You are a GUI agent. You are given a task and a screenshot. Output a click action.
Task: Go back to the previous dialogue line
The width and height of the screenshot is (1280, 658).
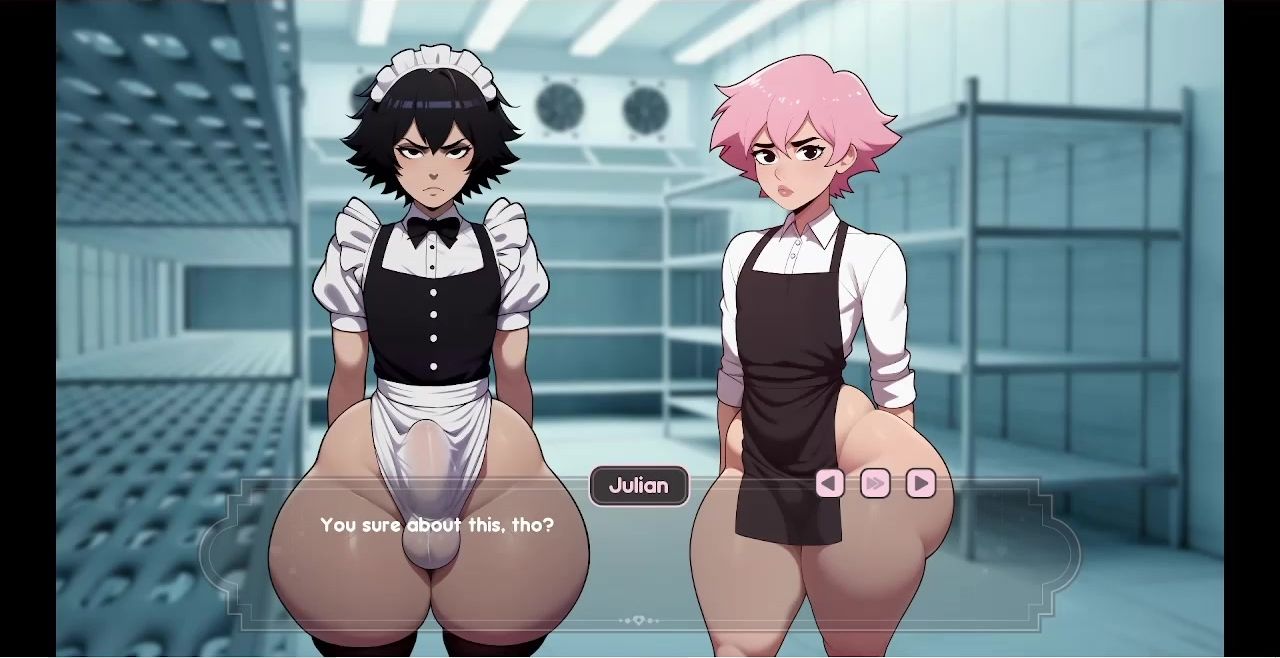tap(829, 484)
